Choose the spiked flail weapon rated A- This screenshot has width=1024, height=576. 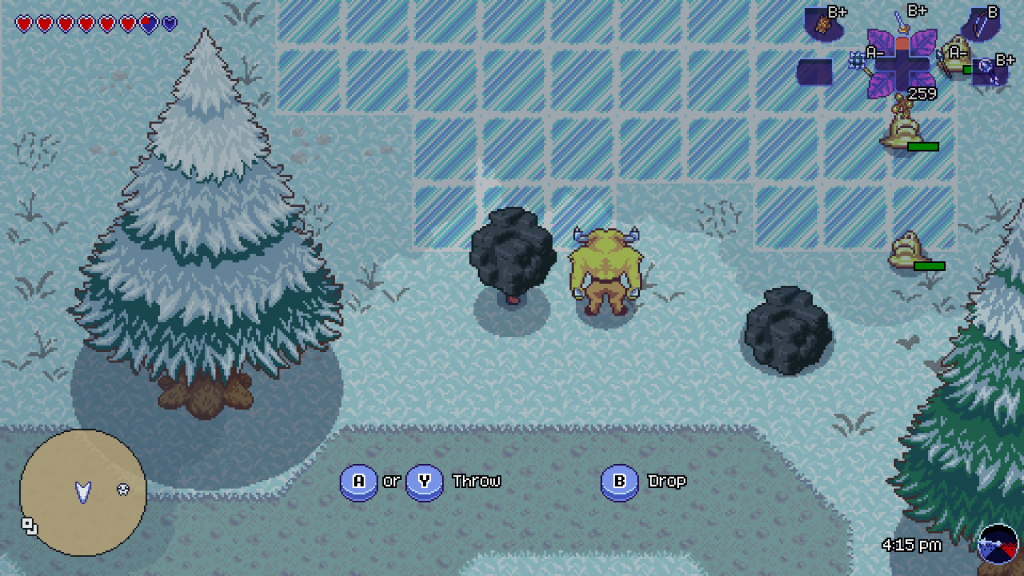click(x=859, y=61)
